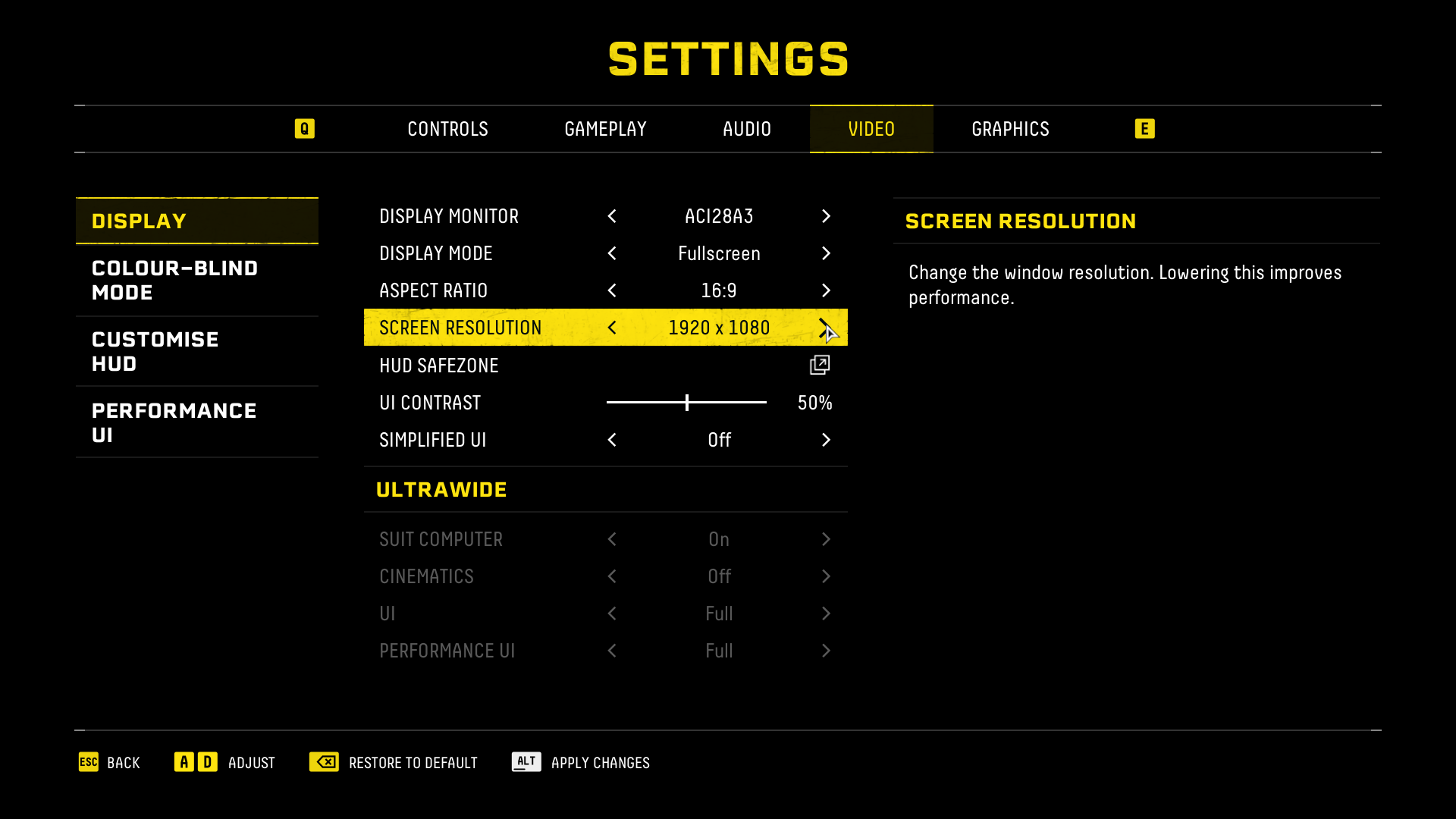Click Restore to Default

[x=394, y=763]
